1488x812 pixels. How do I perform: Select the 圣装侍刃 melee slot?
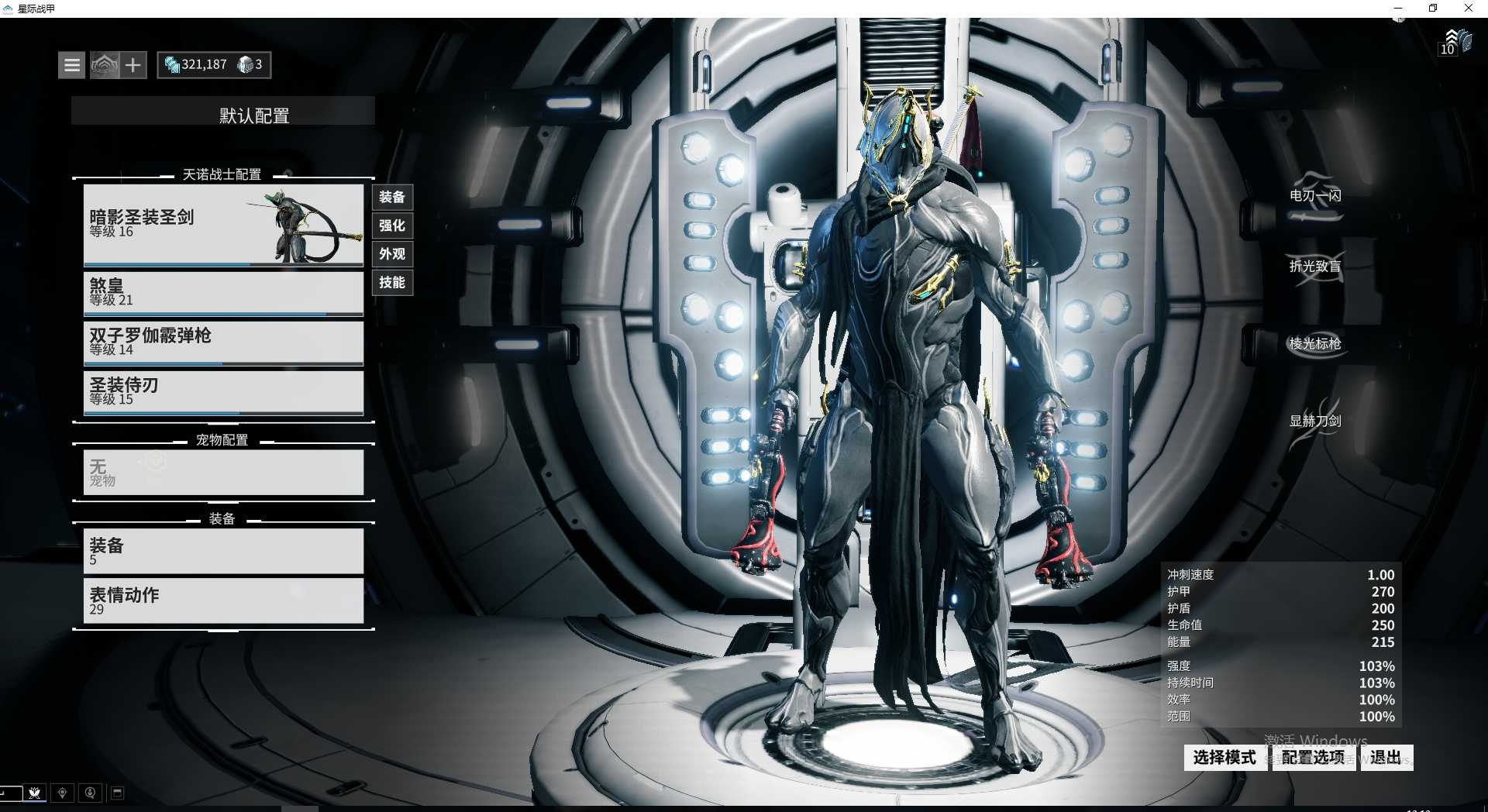point(222,391)
